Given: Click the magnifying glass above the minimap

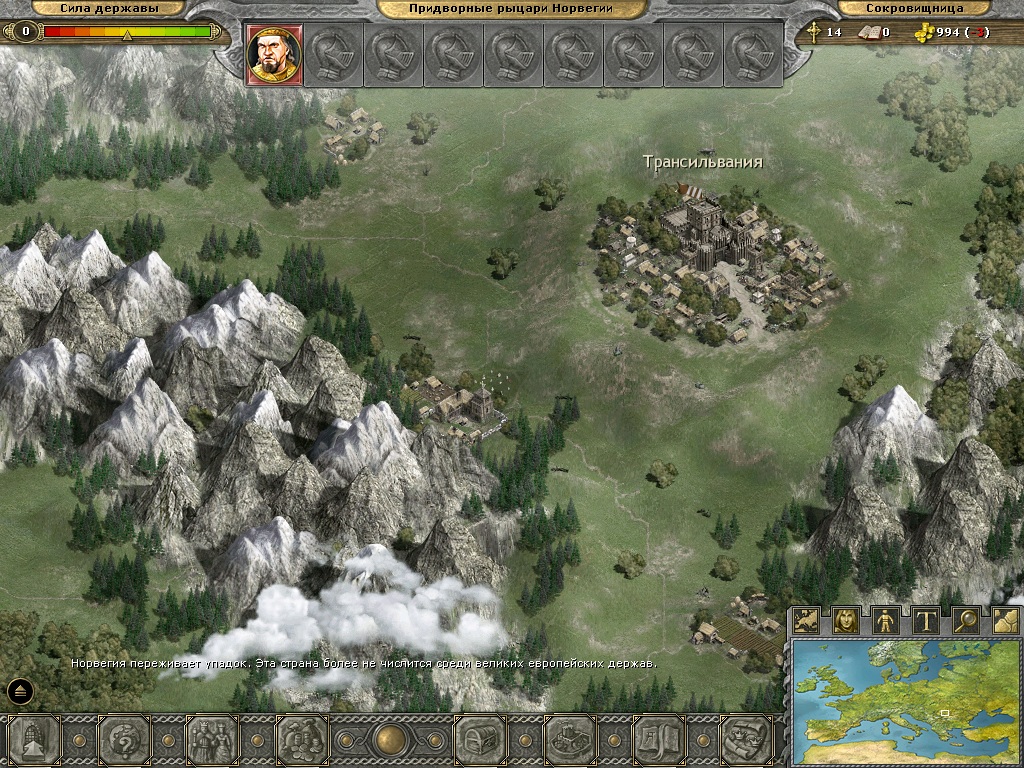Looking at the screenshot, I should click(x=966, y=621).
